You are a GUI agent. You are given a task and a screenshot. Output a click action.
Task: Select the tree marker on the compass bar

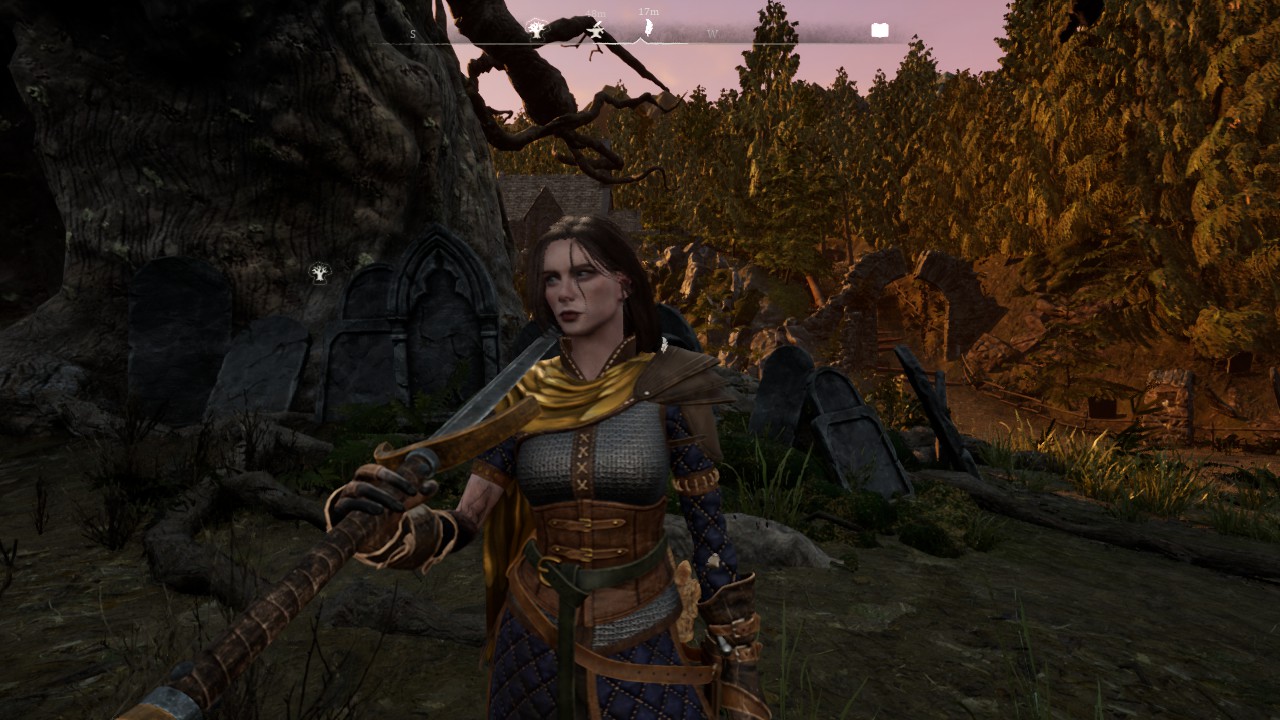(x=536, y=29)
